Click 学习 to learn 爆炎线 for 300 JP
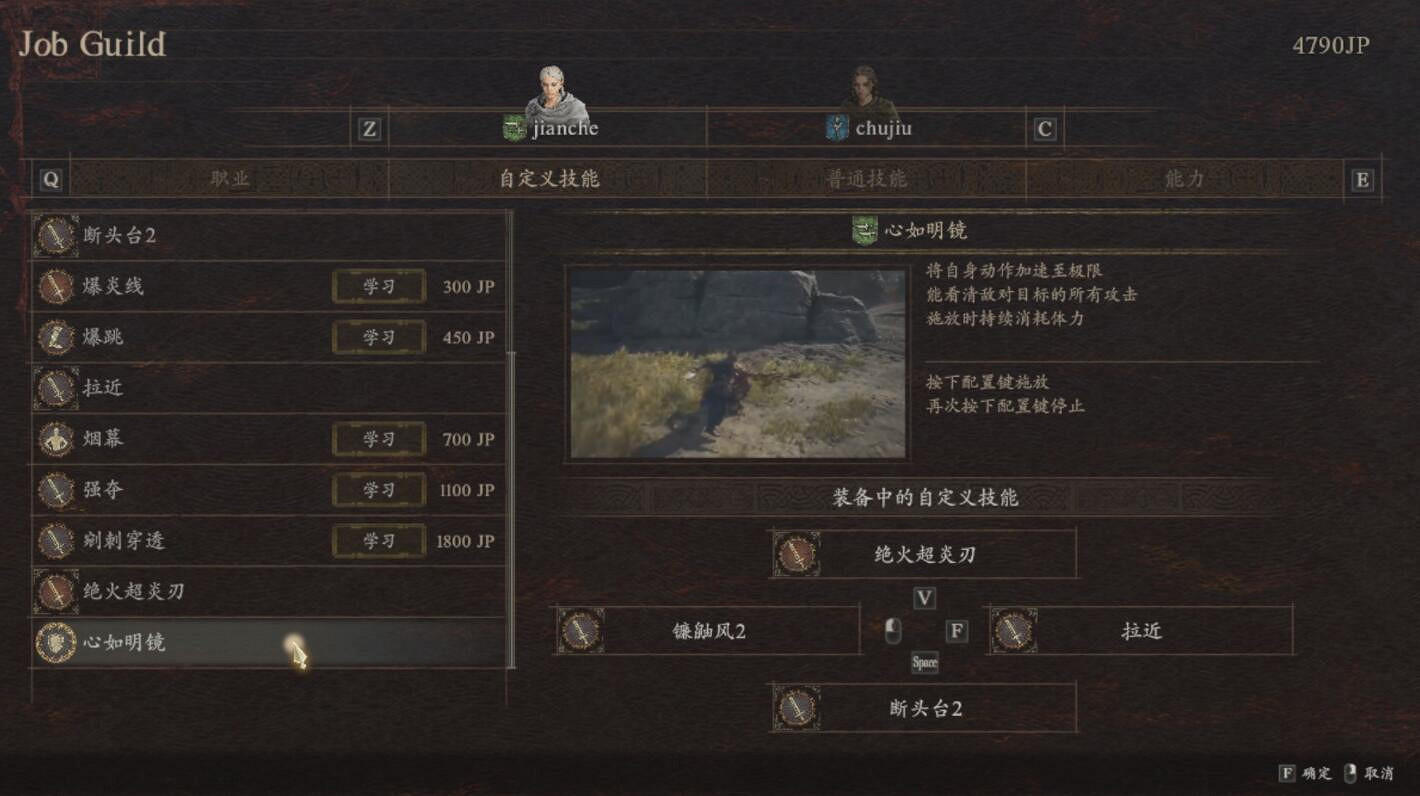 [379, 287]
